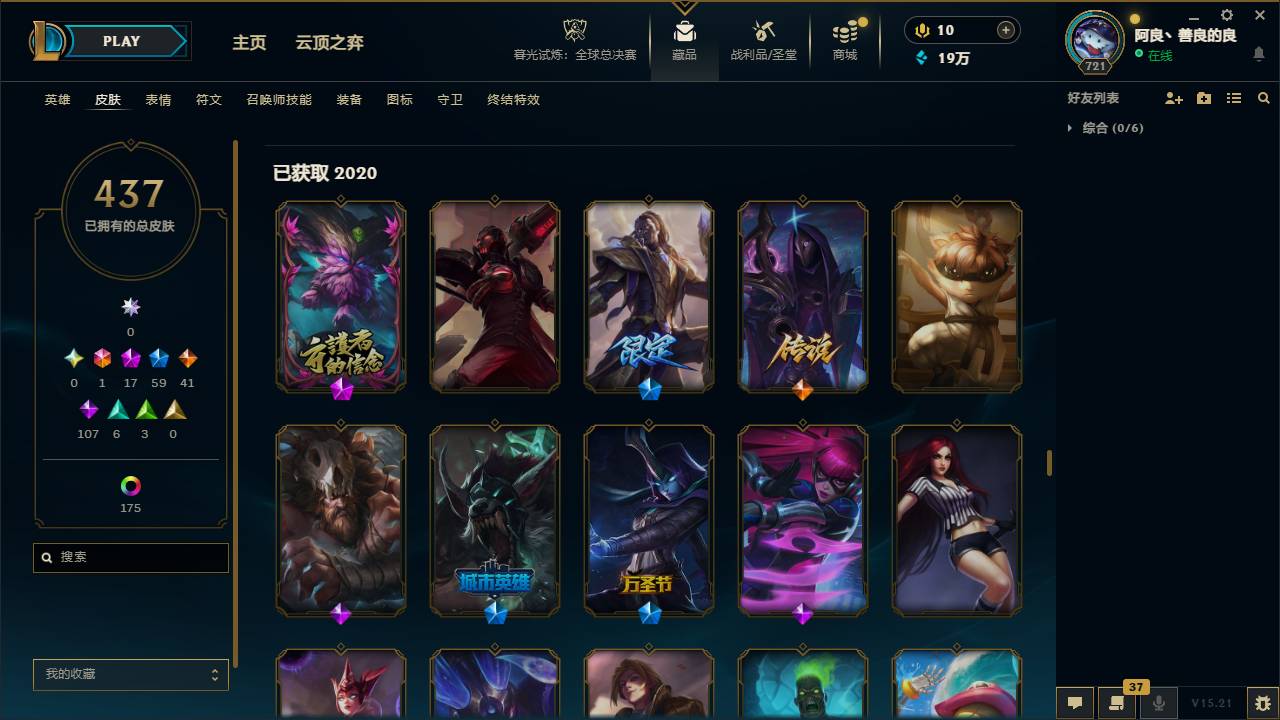Screen dimensions: 1280x720
Task: Switch to the 英雄 collection tab
Action: coord(57,100)
